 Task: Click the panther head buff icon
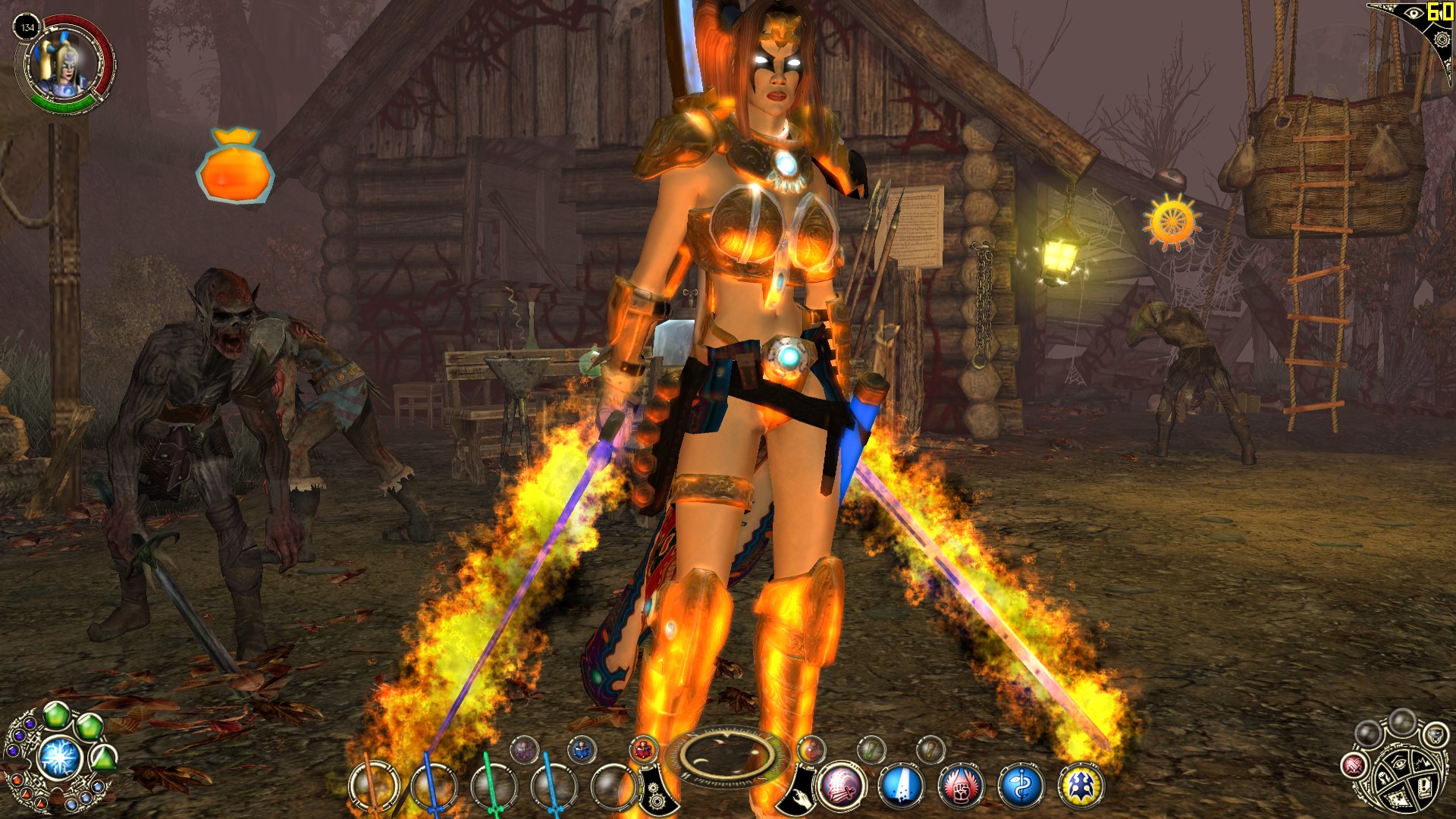tap(1436, 734)
